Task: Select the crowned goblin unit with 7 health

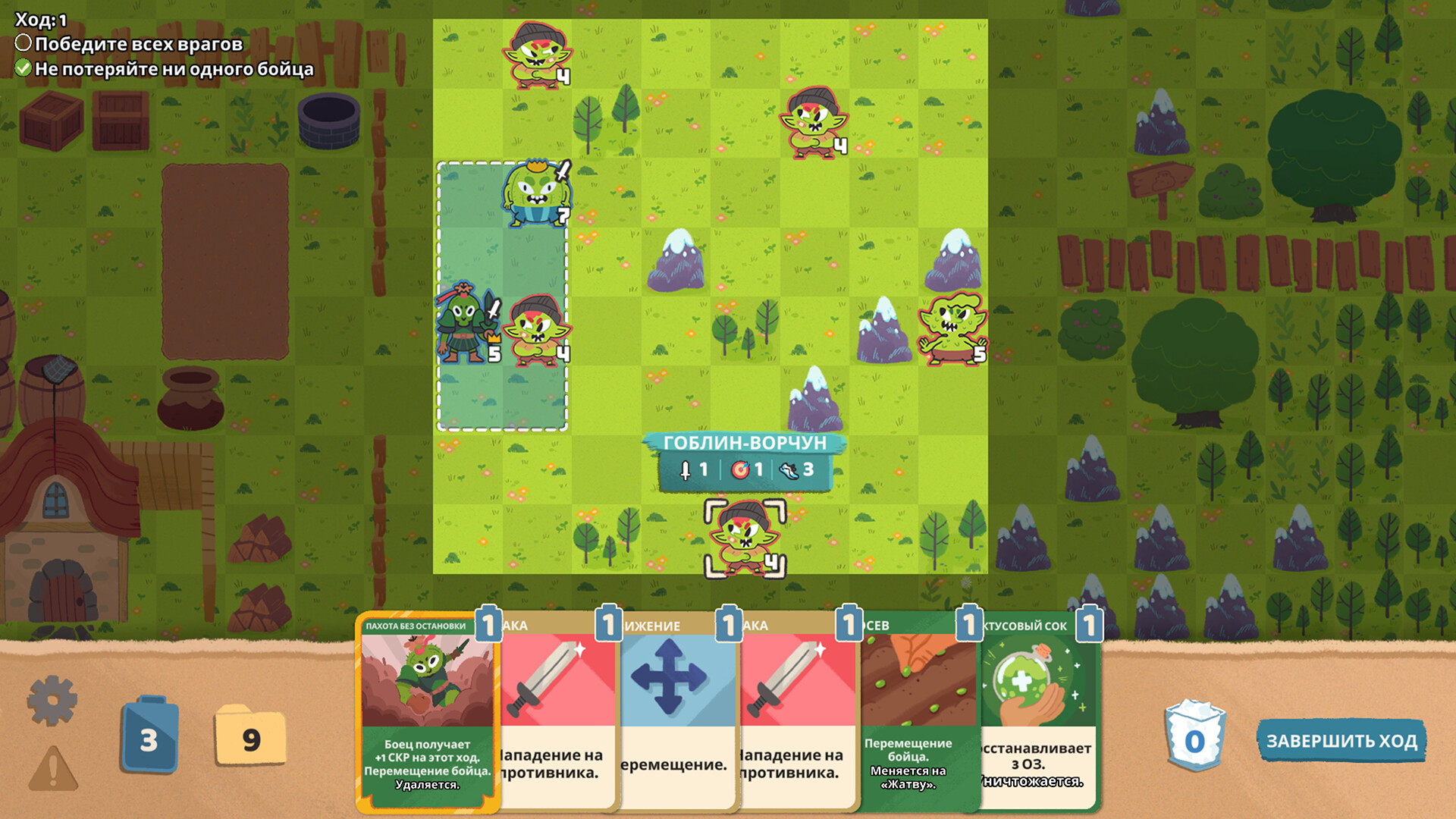Action: (x=538, y=193)
